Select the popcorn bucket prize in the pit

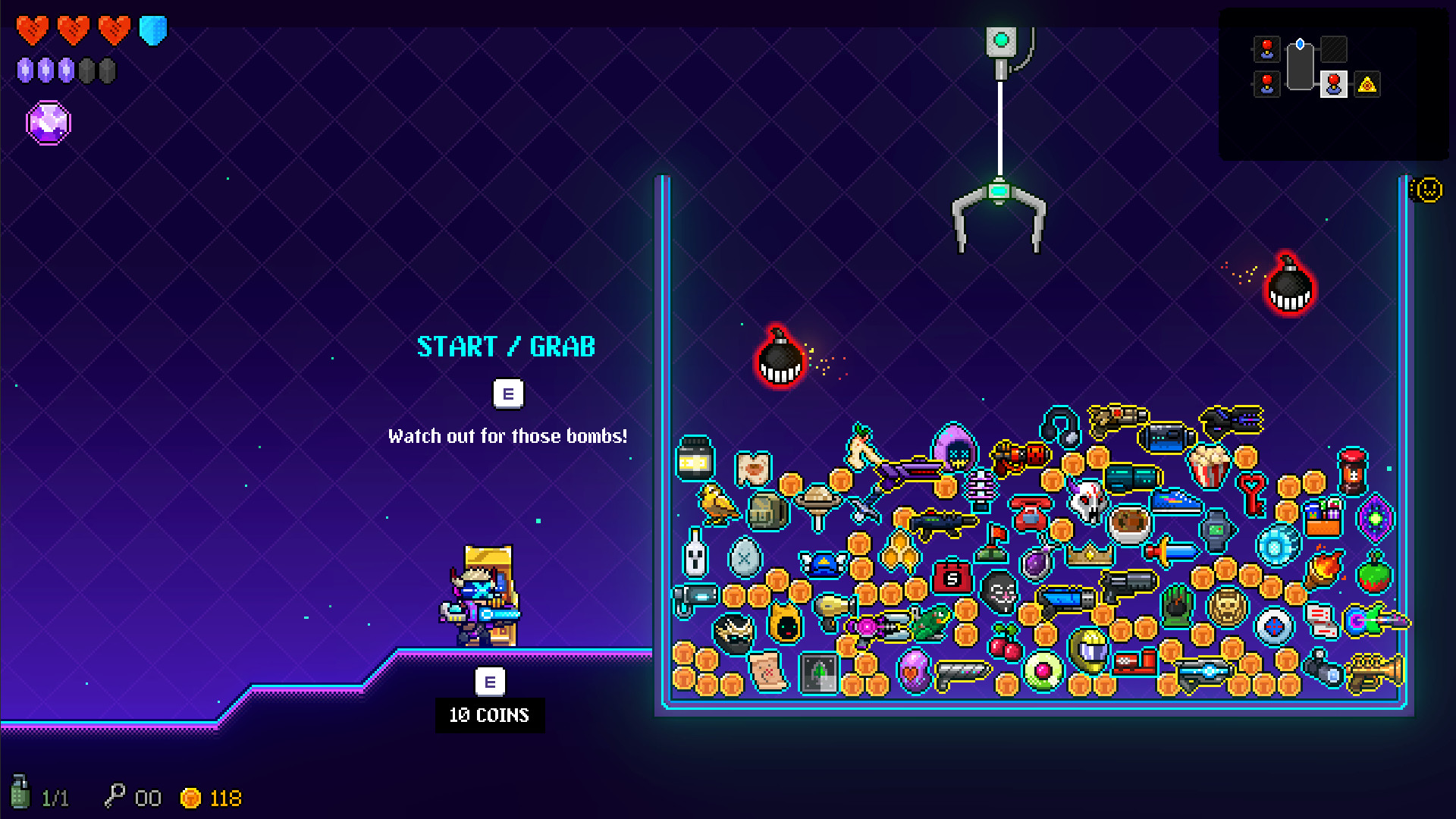1209,466
